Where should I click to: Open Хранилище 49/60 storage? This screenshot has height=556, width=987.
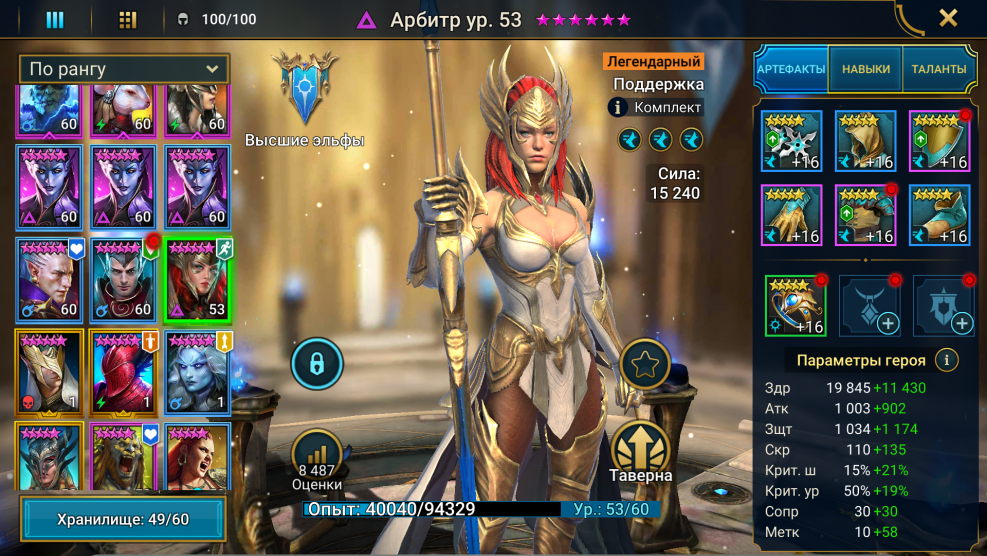click(123, 520)
